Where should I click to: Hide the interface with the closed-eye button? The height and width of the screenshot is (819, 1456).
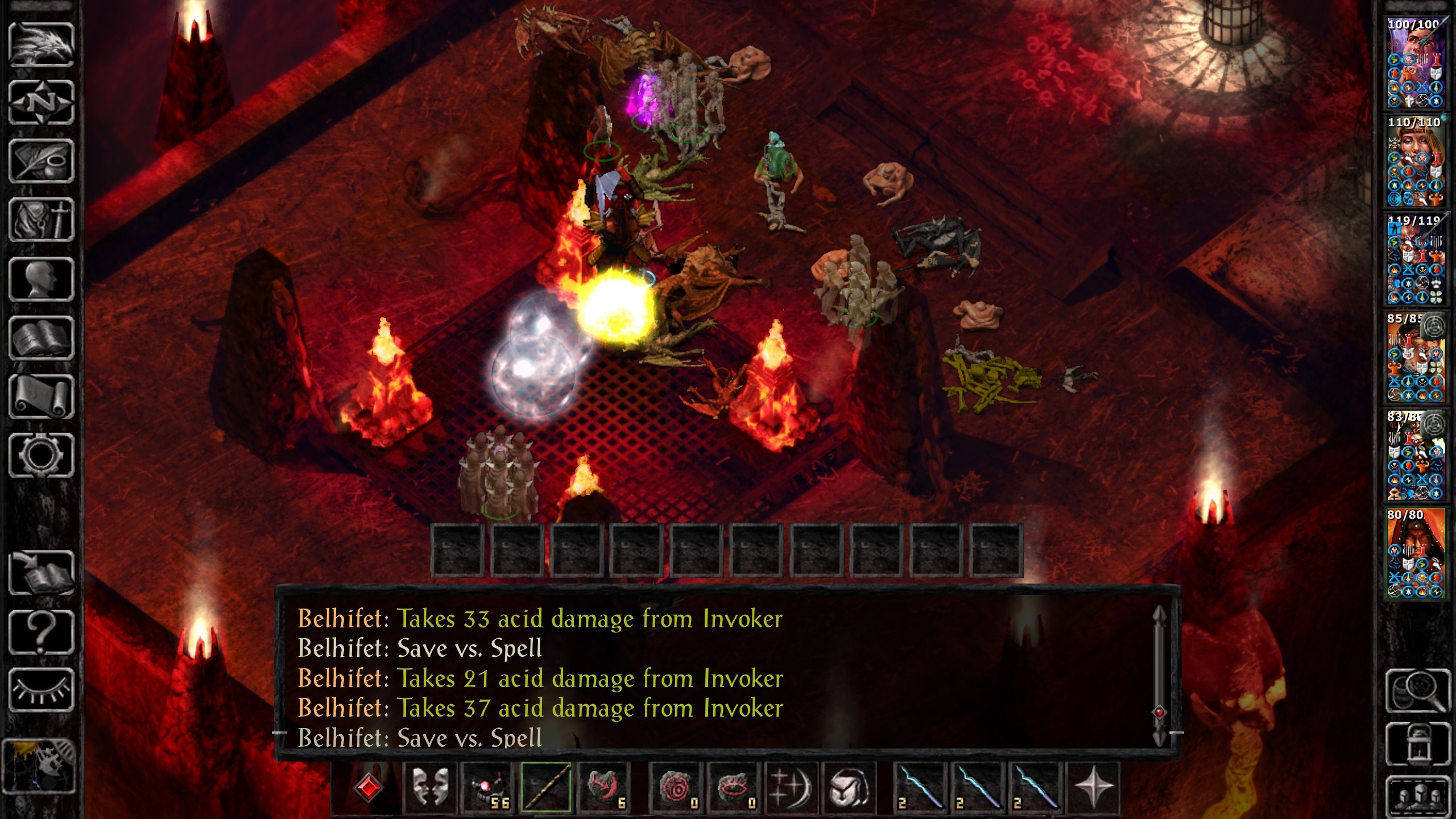(x=41, y=690)
